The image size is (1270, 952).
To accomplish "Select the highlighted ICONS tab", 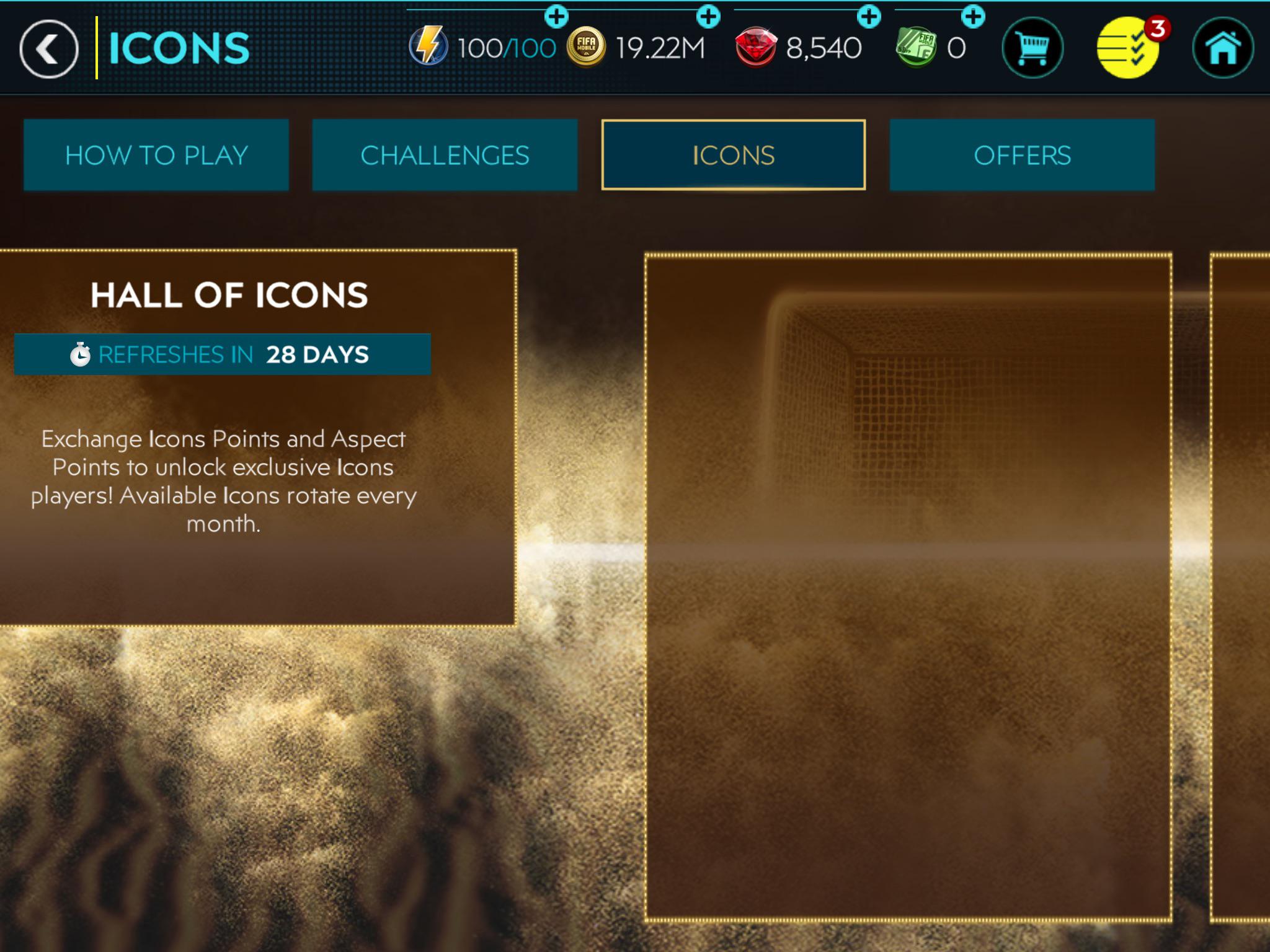I will [734, 155].
